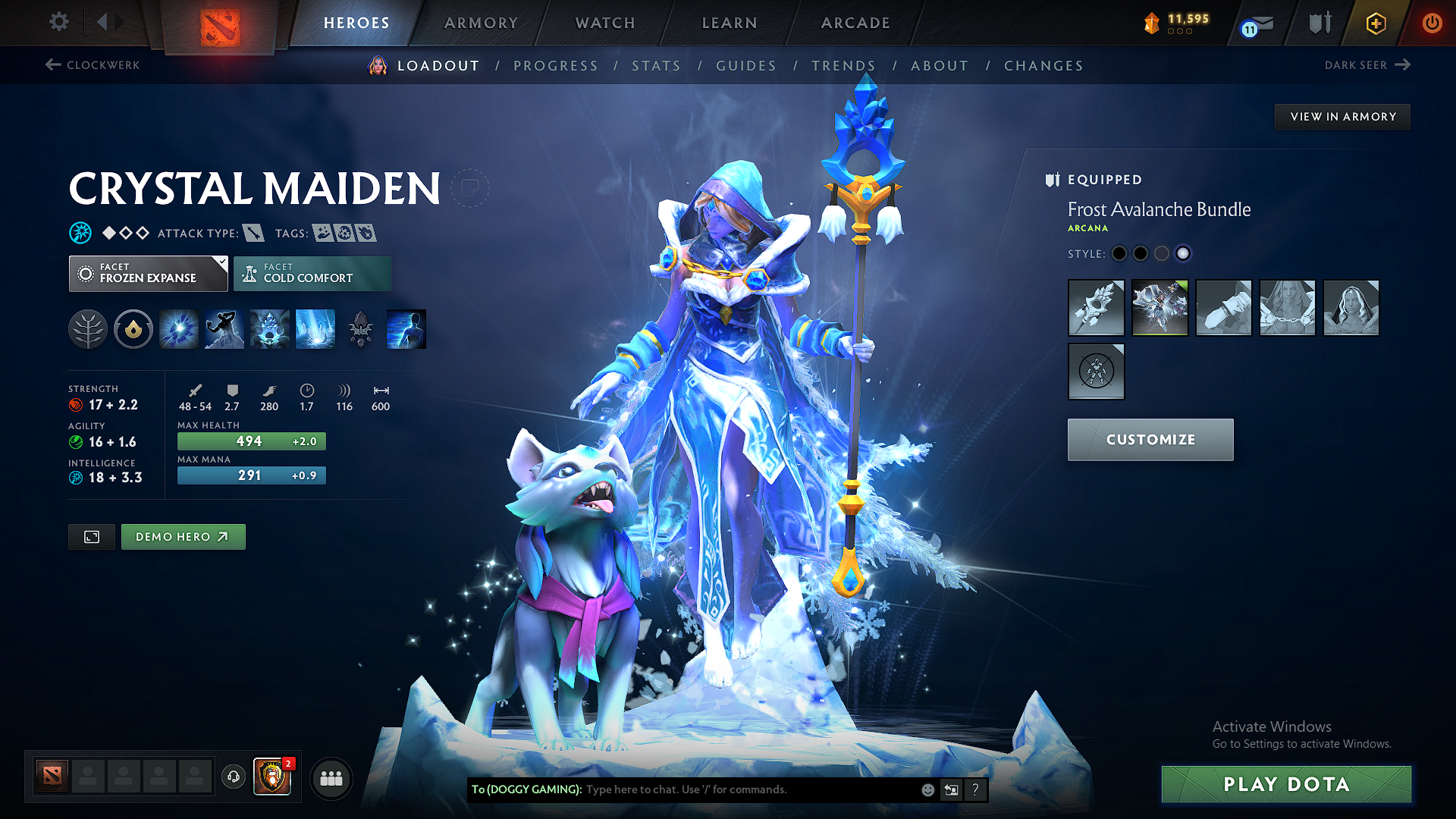Click the talent tree branch icon
The height and width of the screenshot is (819, 1456).
click(88, 328)
